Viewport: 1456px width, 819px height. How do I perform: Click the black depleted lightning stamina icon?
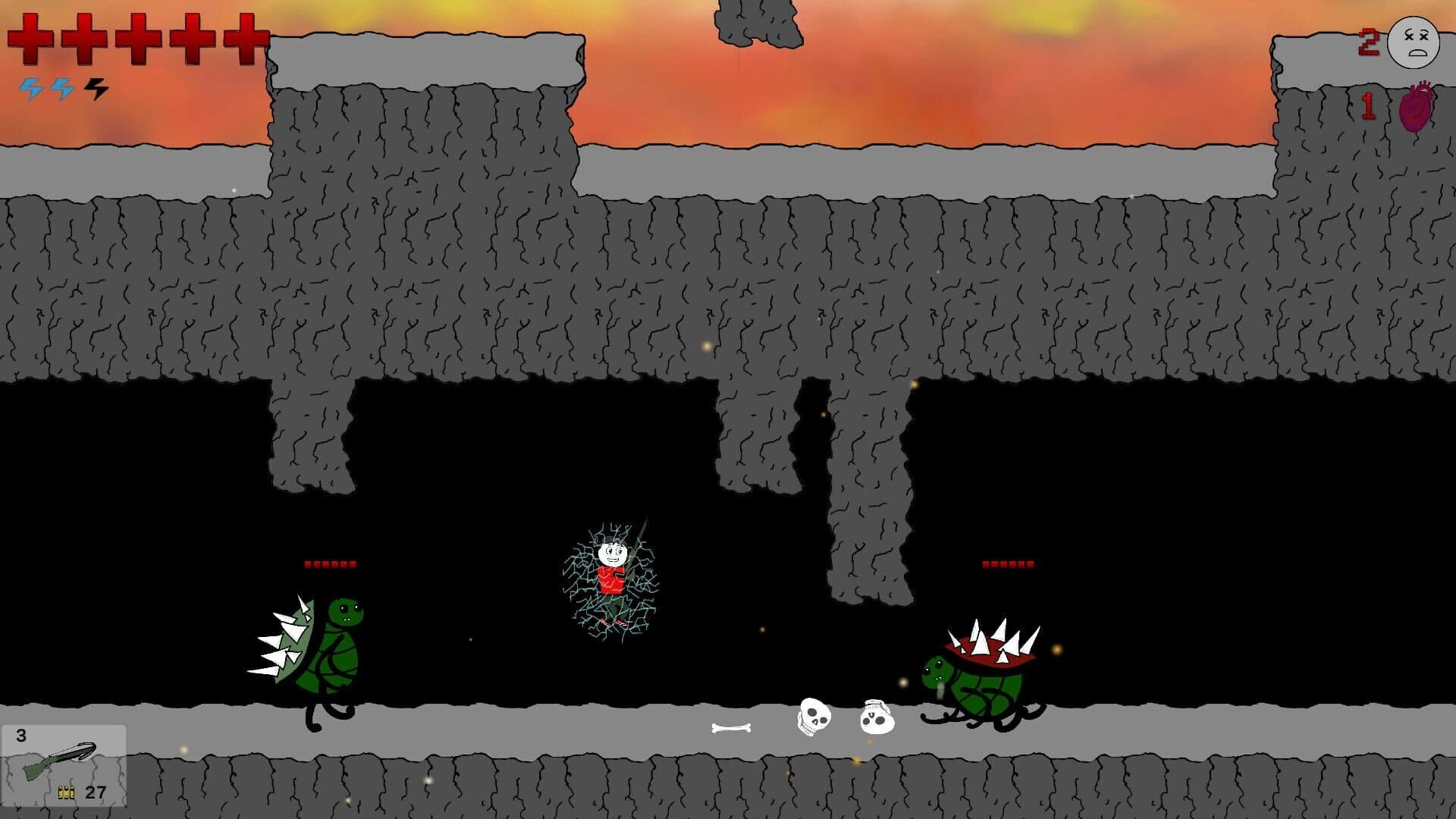tap(94, 89)
